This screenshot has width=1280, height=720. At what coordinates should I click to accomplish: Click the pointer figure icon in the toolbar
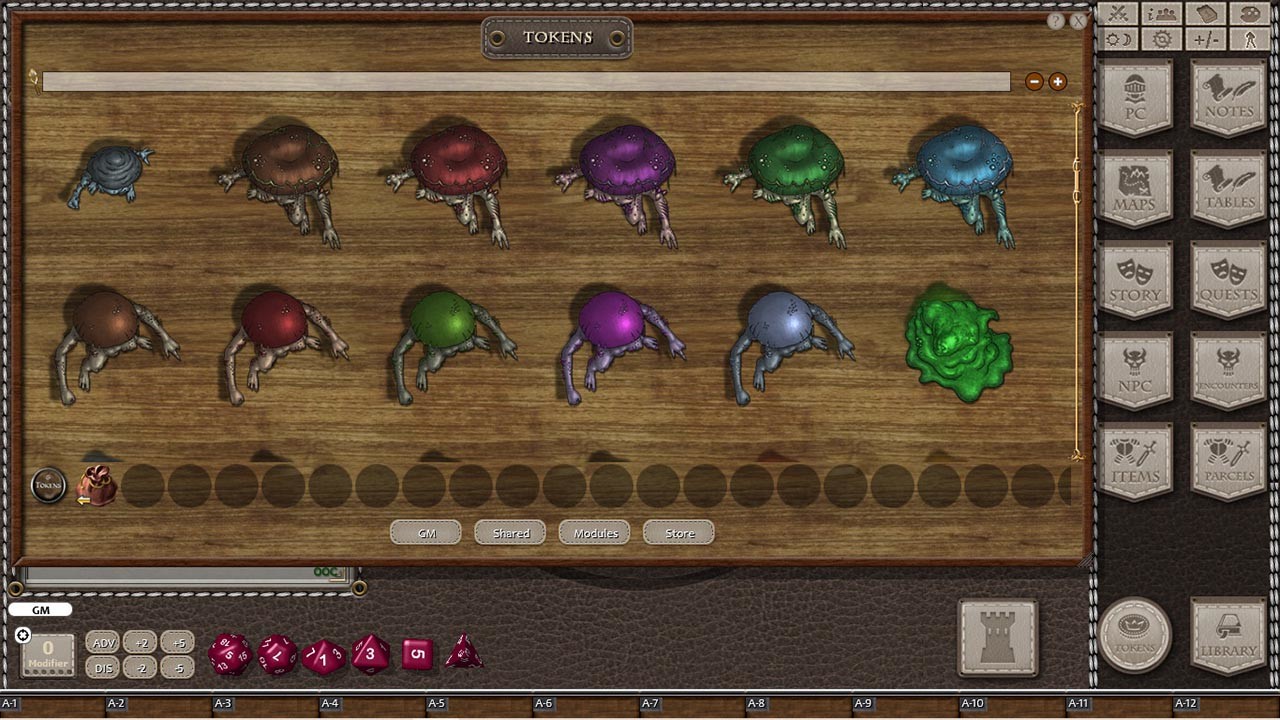[1250, 40]
